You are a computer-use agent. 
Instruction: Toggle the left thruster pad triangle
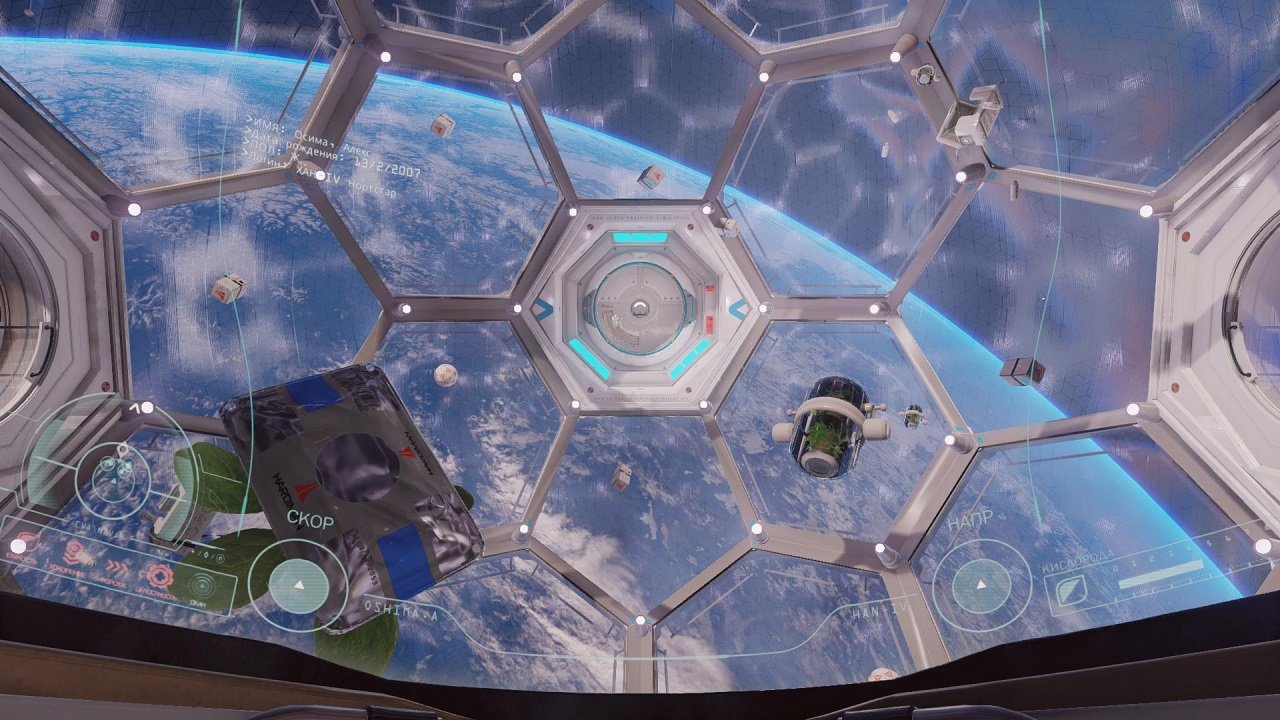[x=300, y=586]
